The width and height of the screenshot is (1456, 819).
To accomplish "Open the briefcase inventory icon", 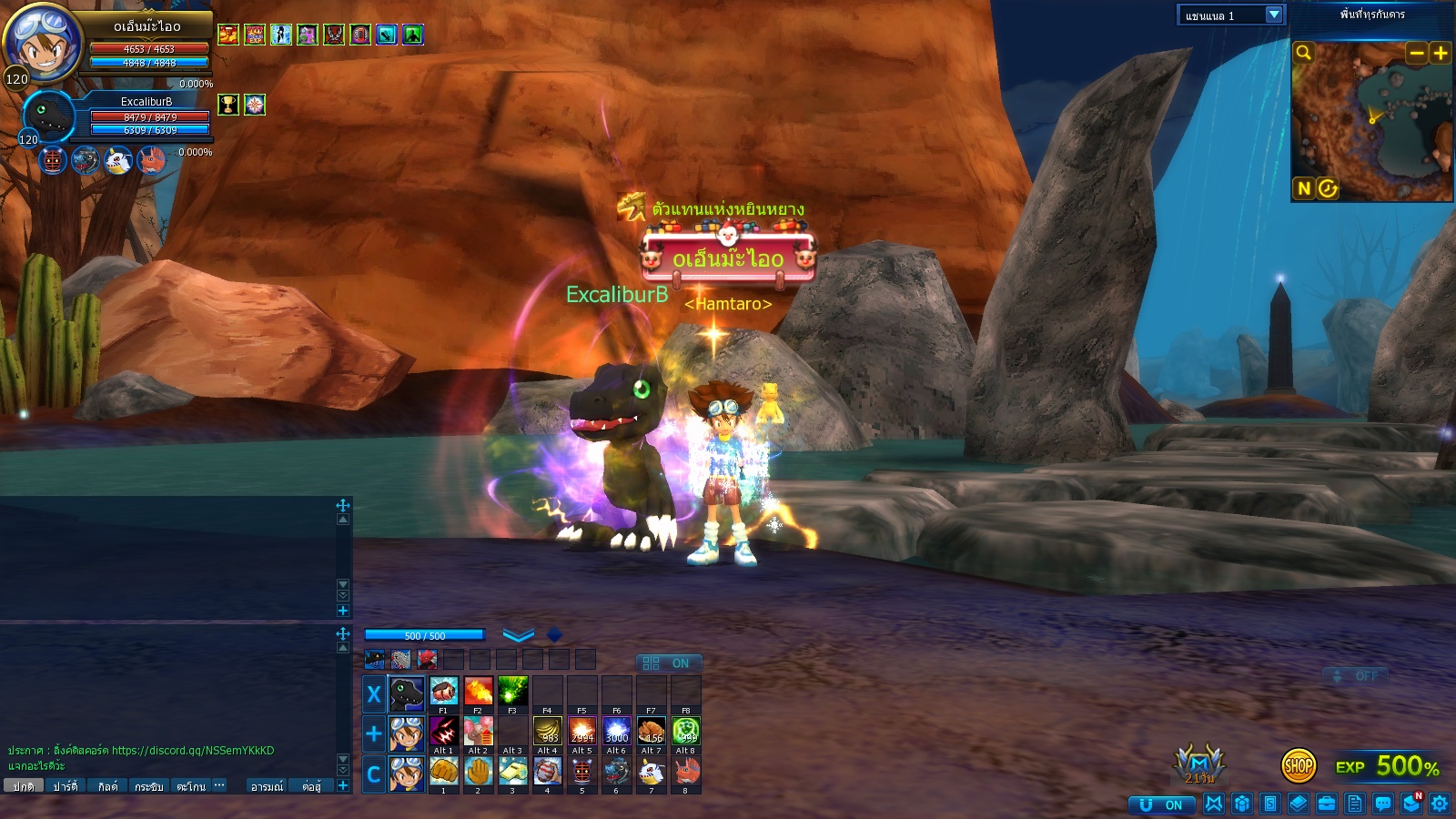I will [1327, 804].
